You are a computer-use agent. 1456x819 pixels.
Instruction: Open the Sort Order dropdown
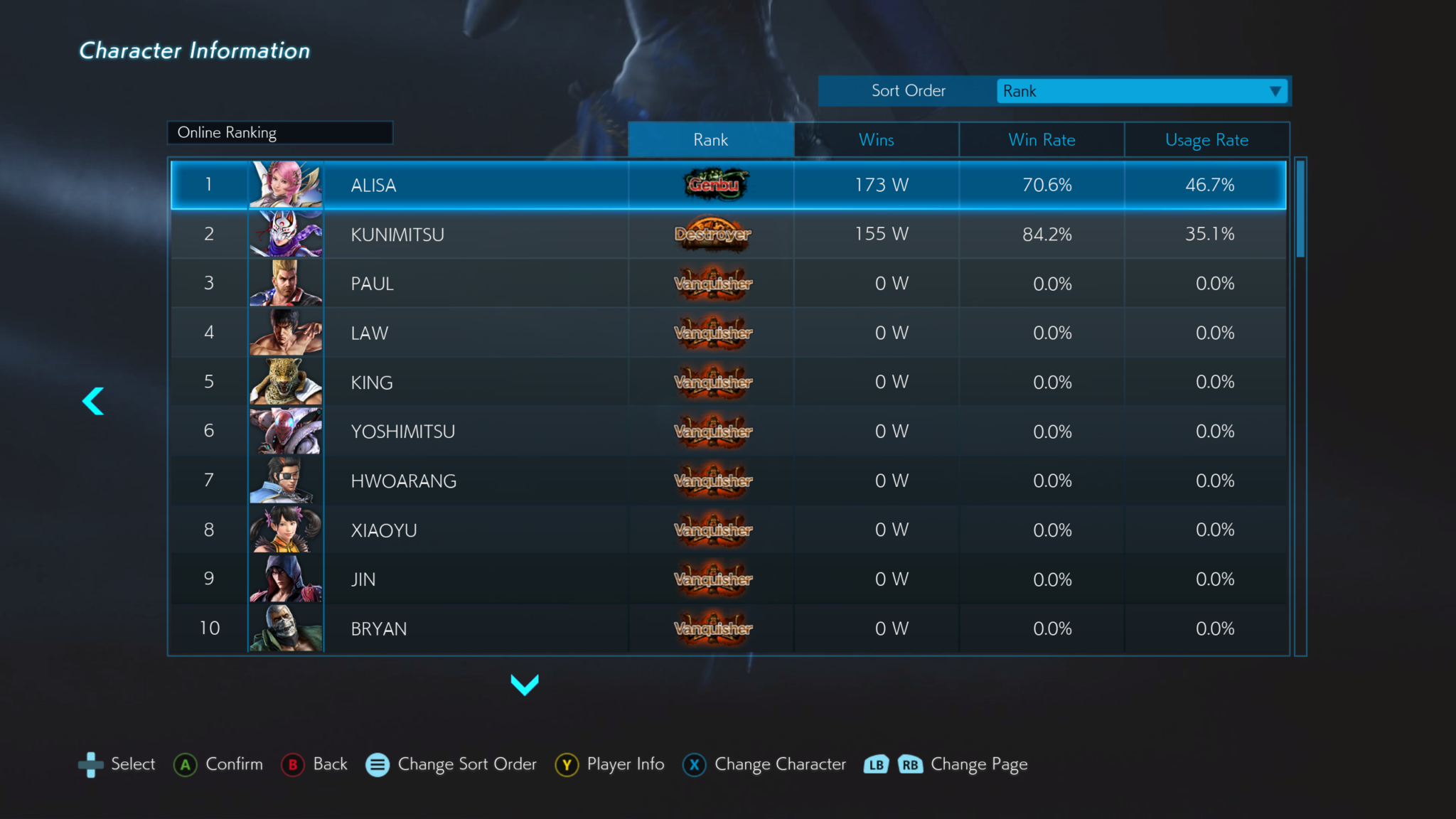pyautogui.click(x=1140, y=91)
